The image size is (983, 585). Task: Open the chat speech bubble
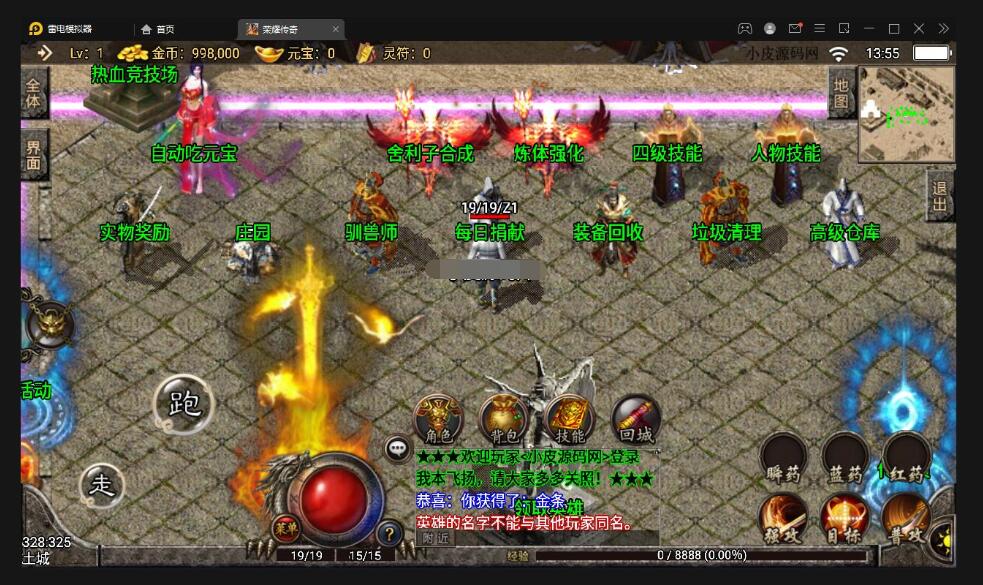398,448
